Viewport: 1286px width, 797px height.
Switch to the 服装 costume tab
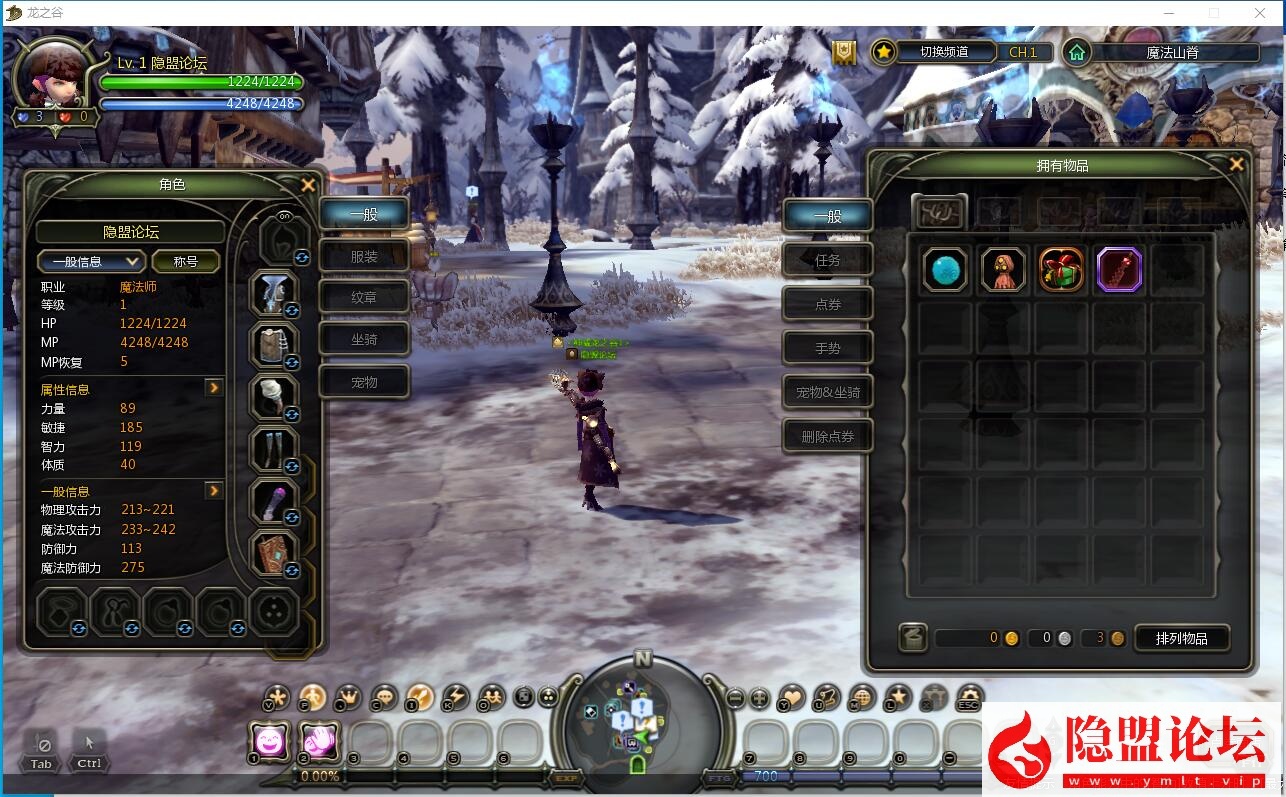[x=364, y=257]
